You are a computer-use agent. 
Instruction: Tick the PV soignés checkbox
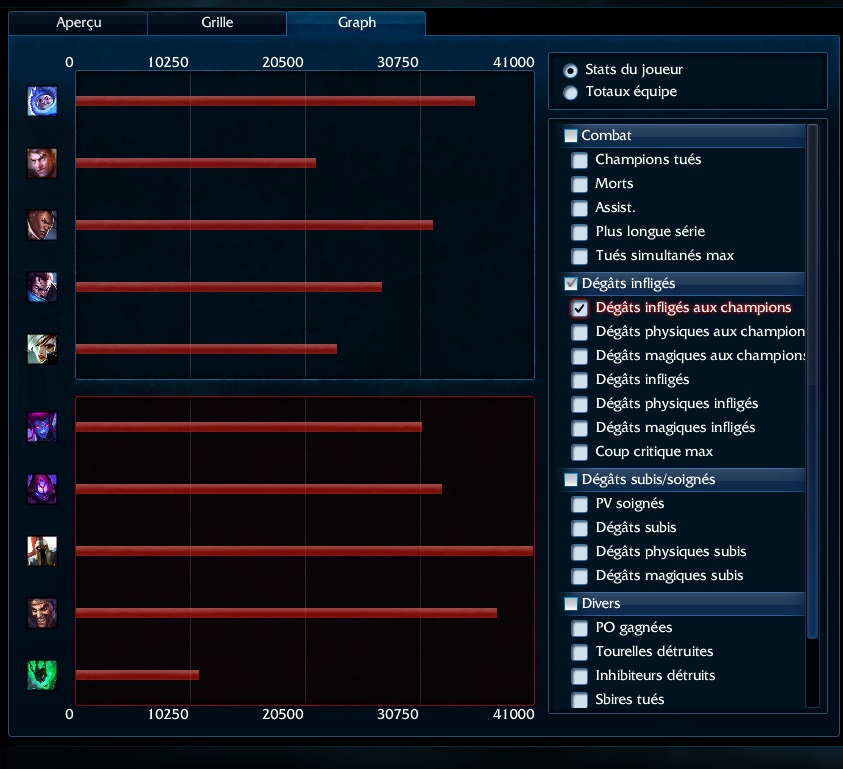pos(580,504)
